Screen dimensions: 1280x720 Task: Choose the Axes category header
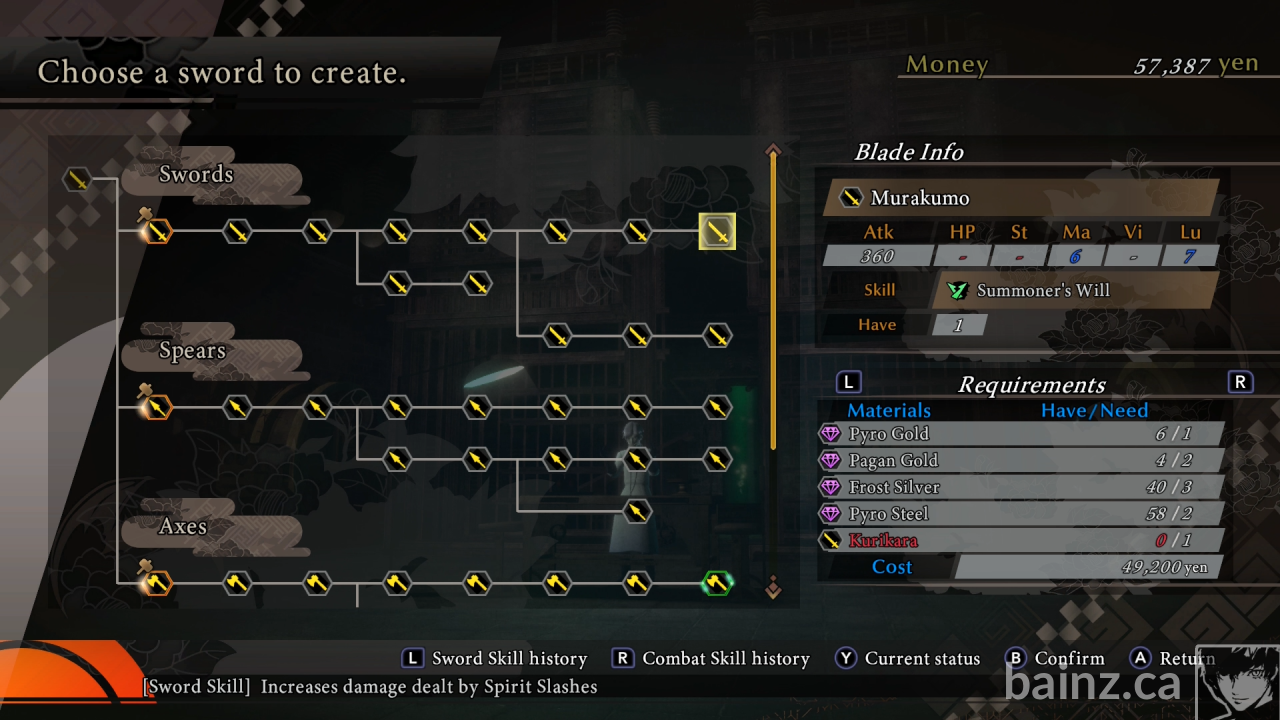tap(184, 527)
